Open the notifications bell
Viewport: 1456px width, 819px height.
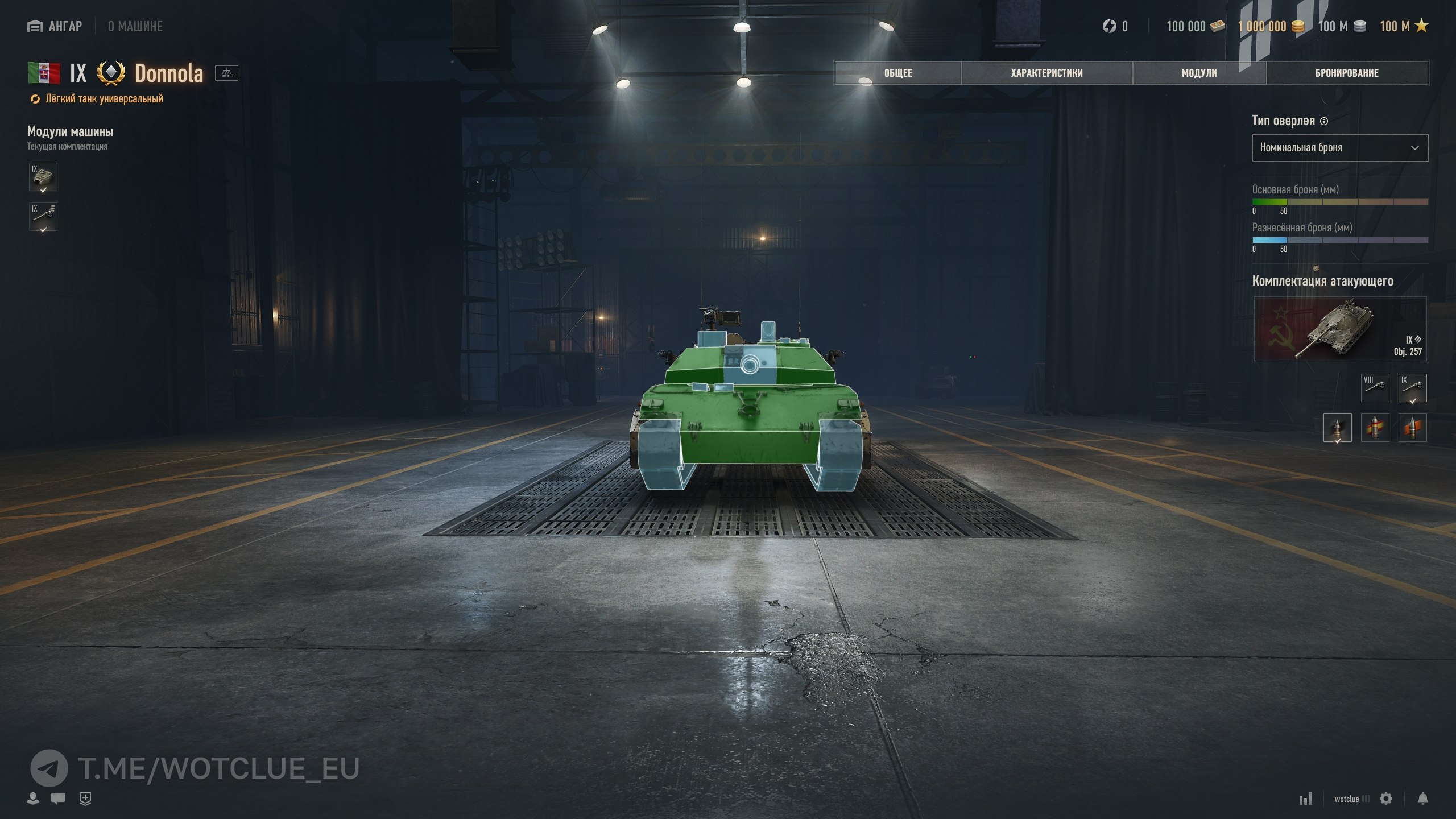(x=1422, y=799)
